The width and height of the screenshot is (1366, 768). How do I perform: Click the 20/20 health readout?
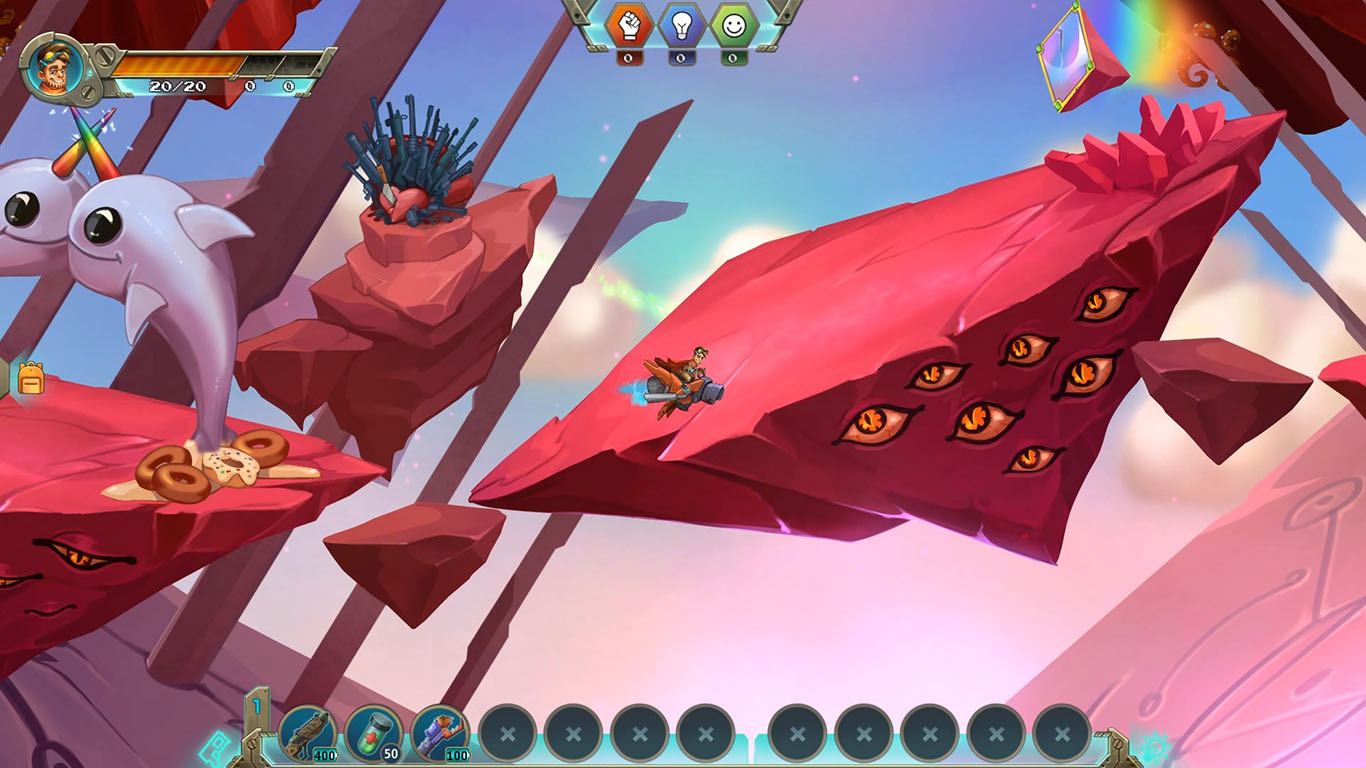click(x=178, y=85)
